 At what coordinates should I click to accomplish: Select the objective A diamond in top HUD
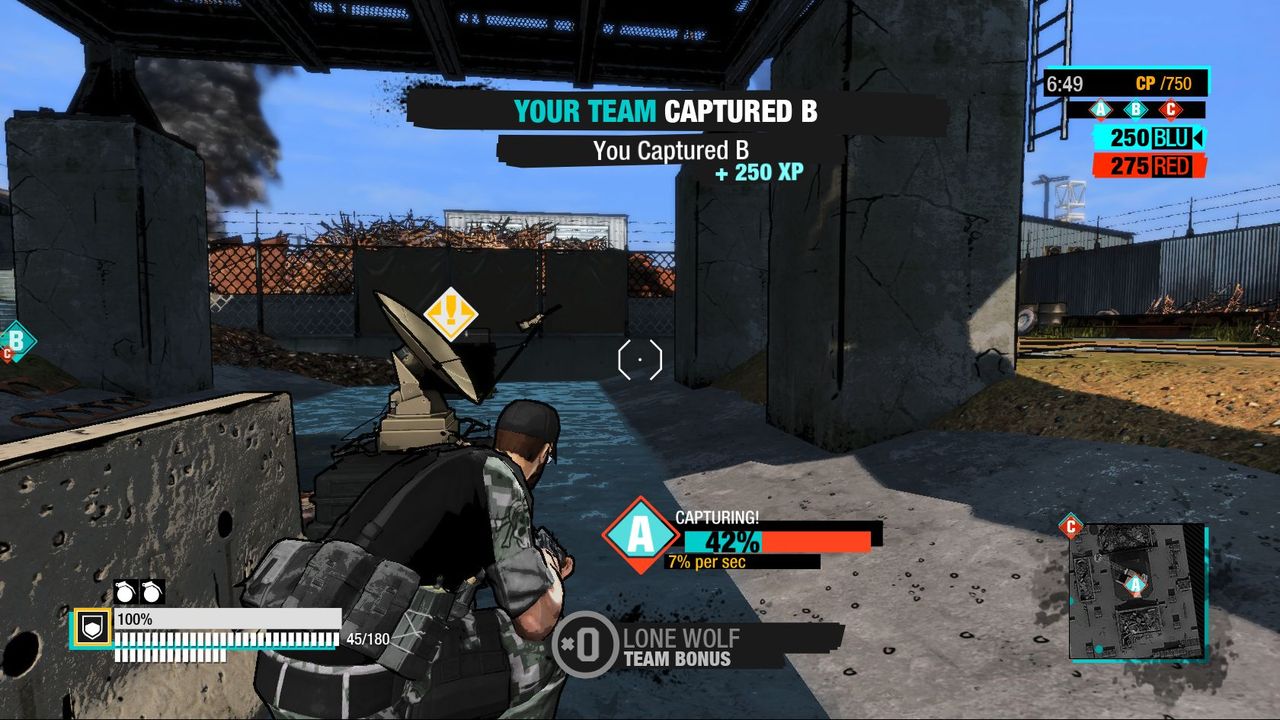click(1101, 109)
